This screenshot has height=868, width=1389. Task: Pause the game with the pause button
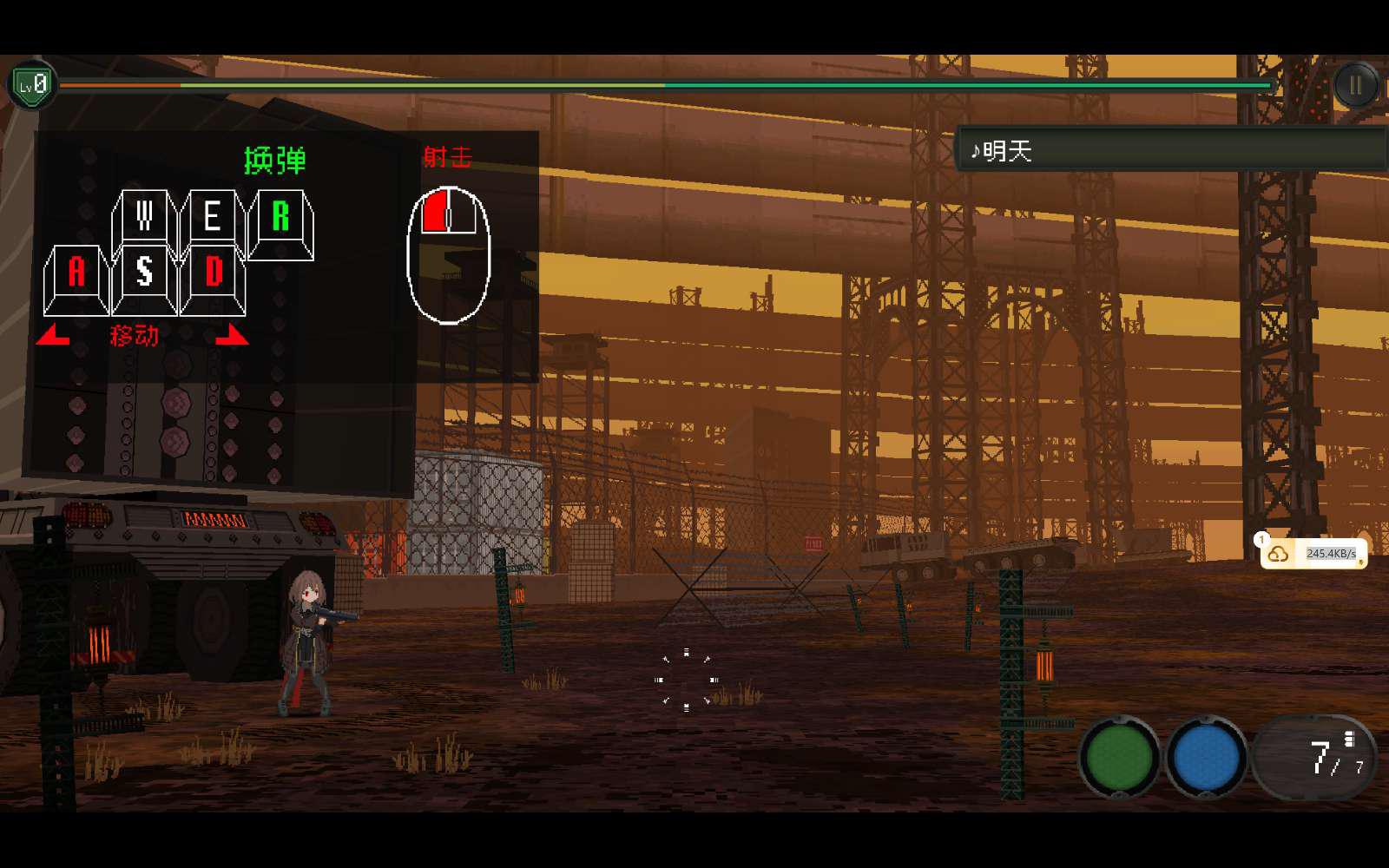(1355, 85)
